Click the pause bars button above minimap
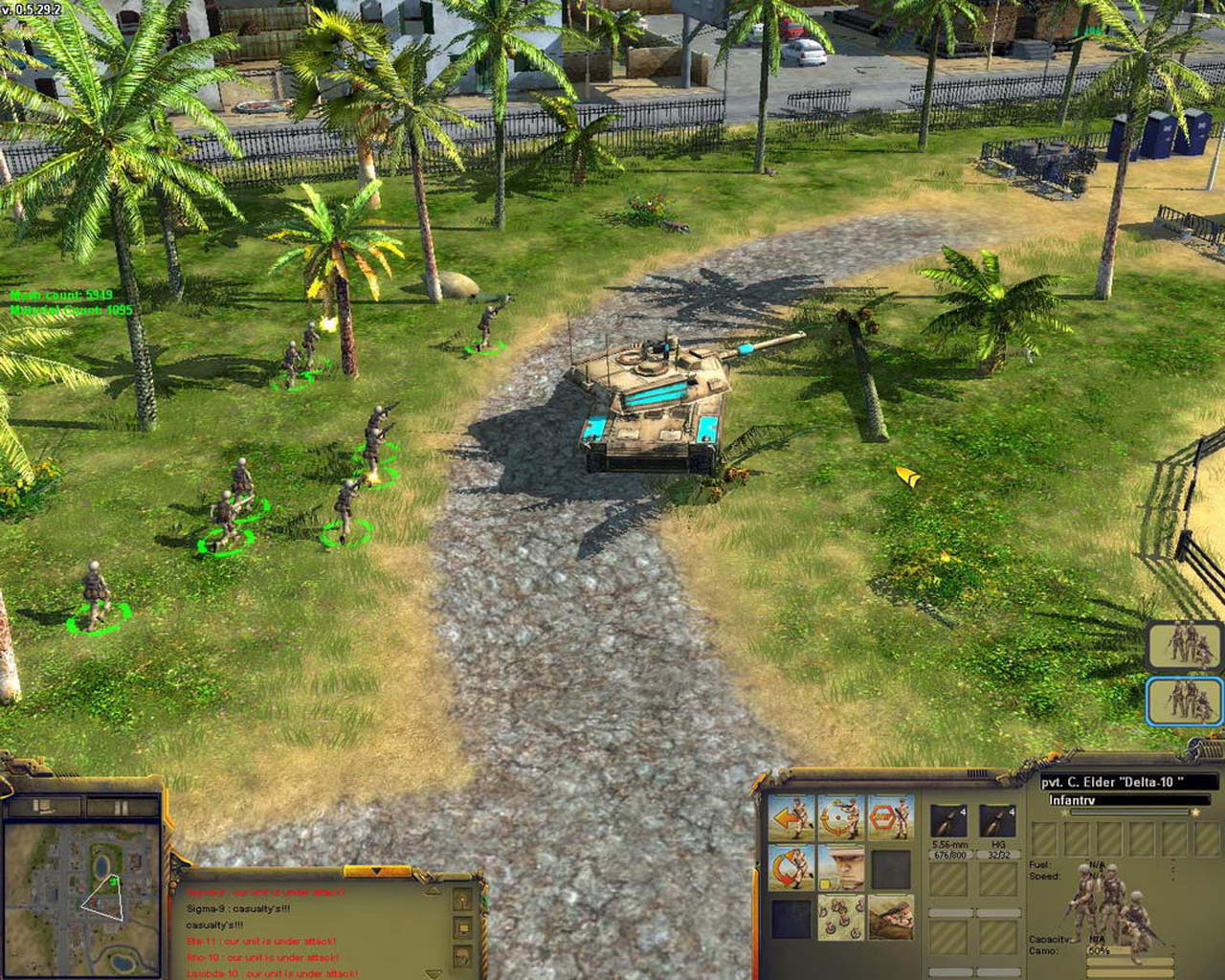 coord(120,807)
